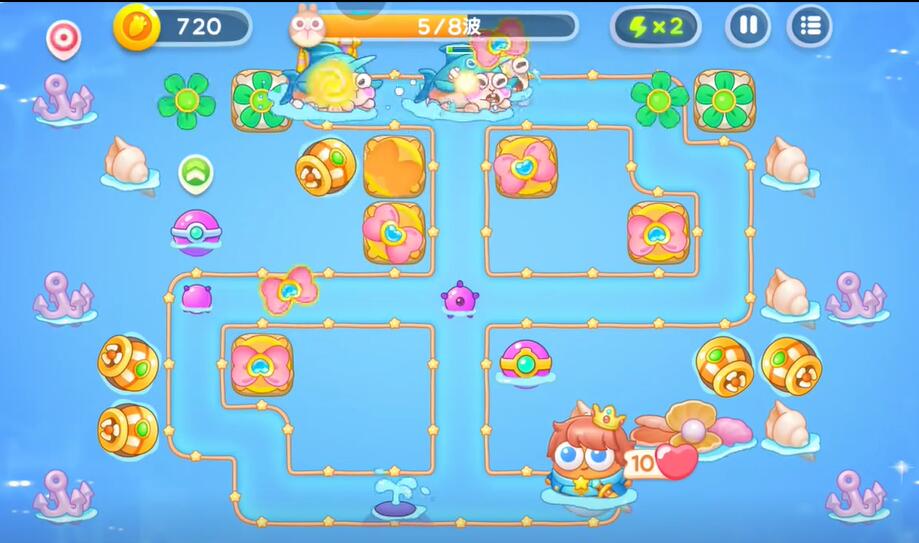919x543 pixels.
Task: Toggle the x2 game speed button
Action: 655,26
